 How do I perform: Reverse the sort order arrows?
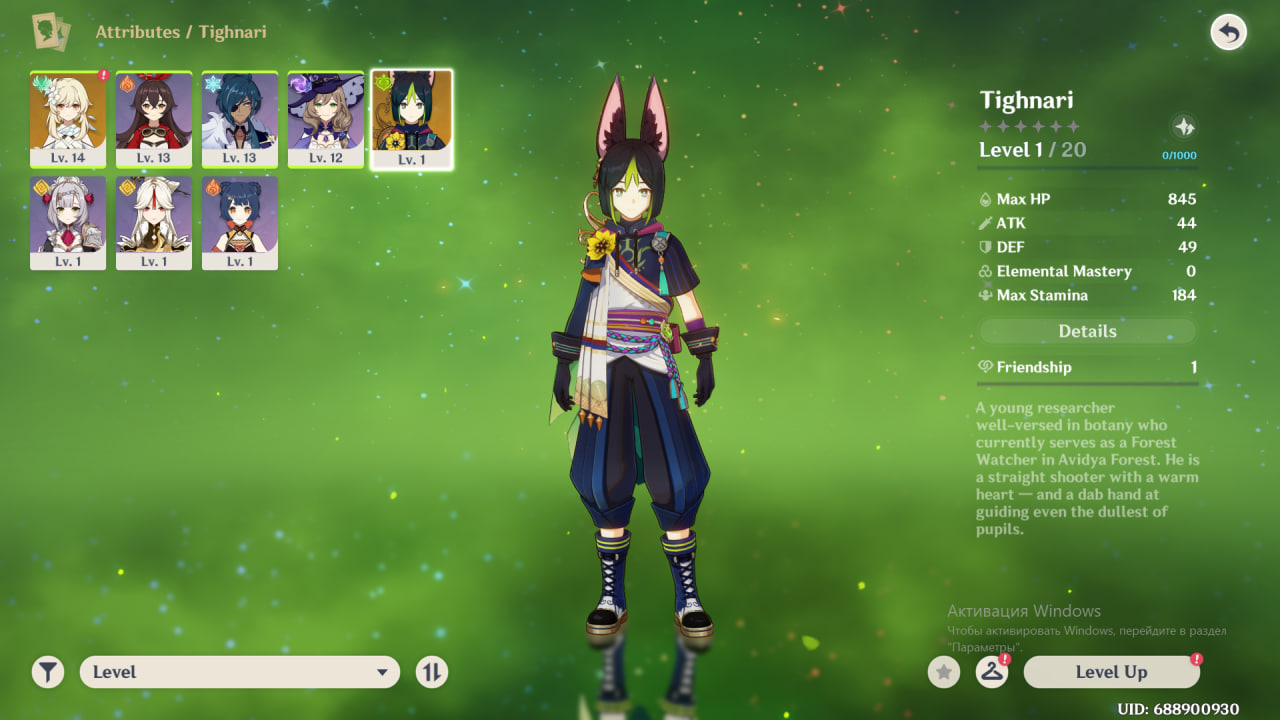(432, 672)
